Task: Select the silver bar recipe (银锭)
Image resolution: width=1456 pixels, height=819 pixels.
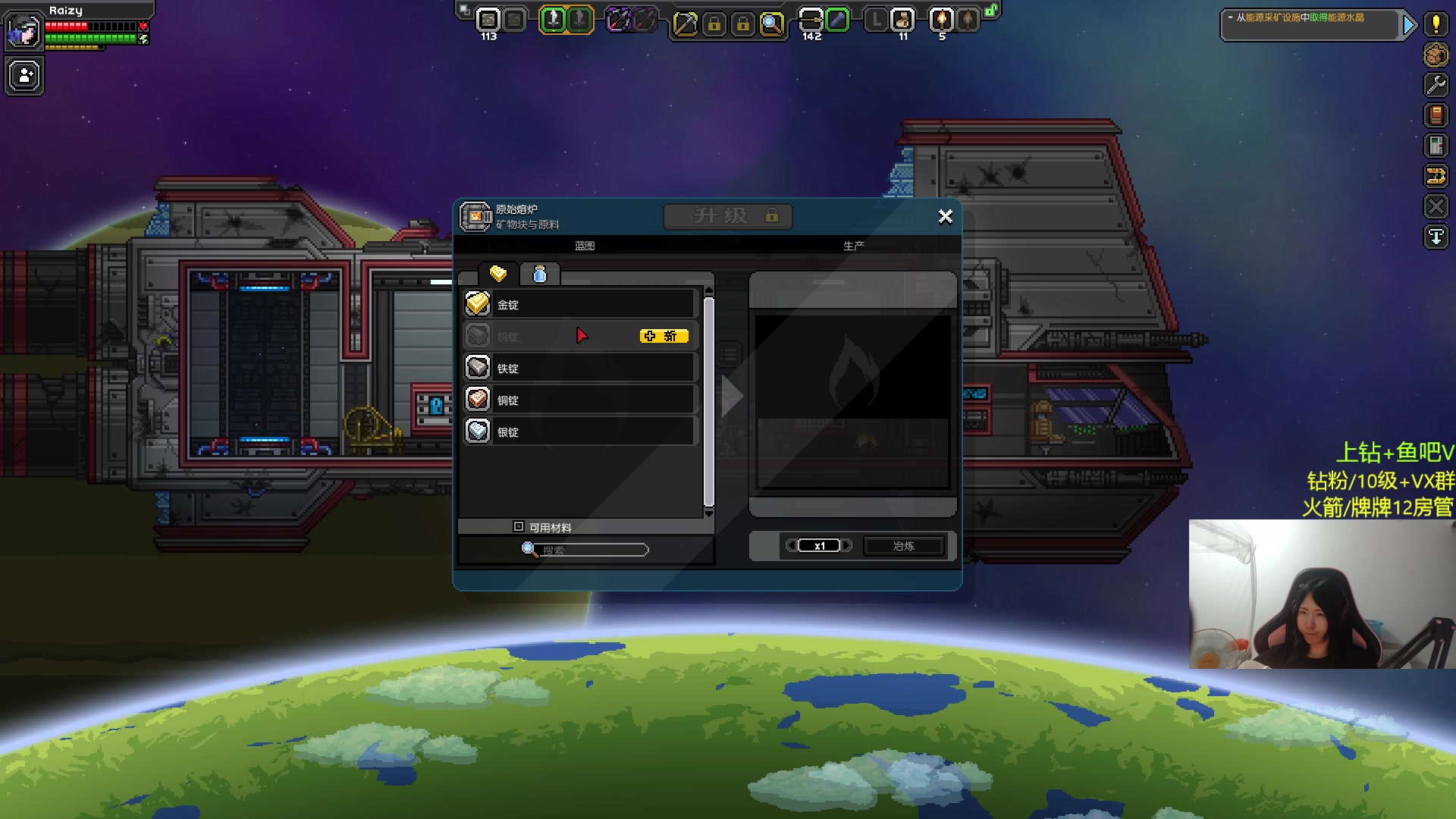Action: click(580, 431)
